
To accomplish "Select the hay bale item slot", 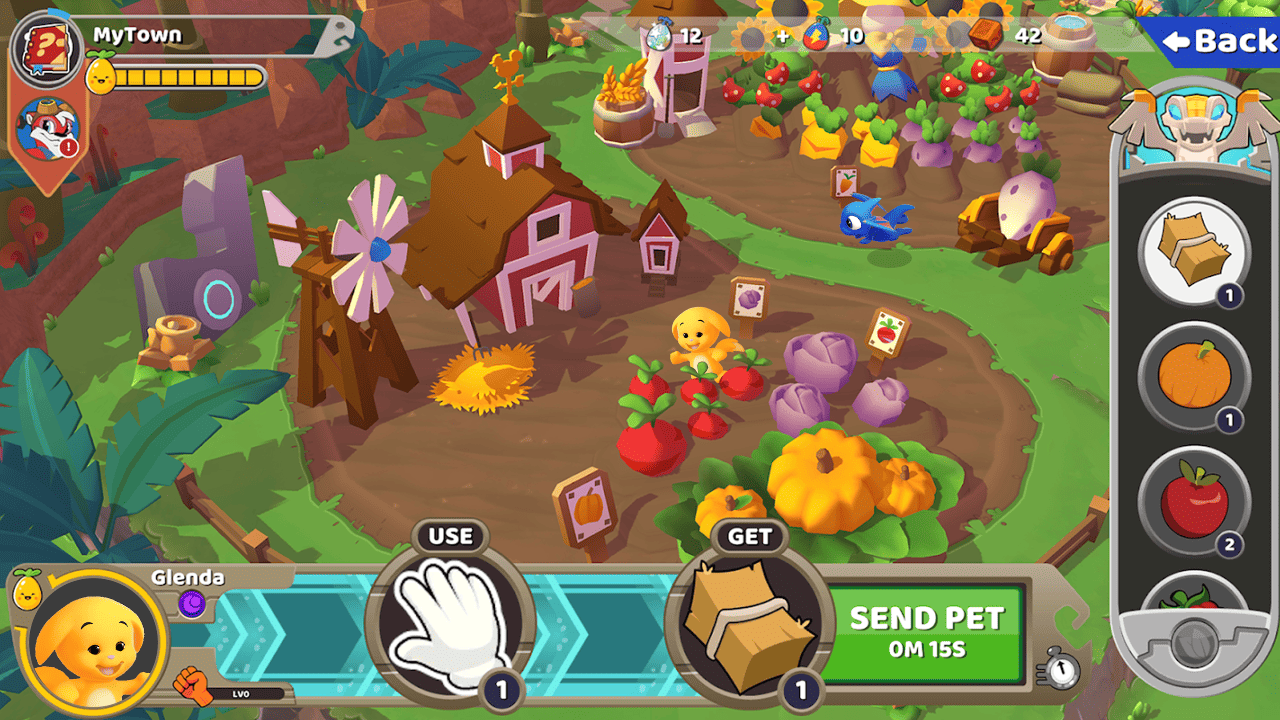I will [x=1194, y=250].
